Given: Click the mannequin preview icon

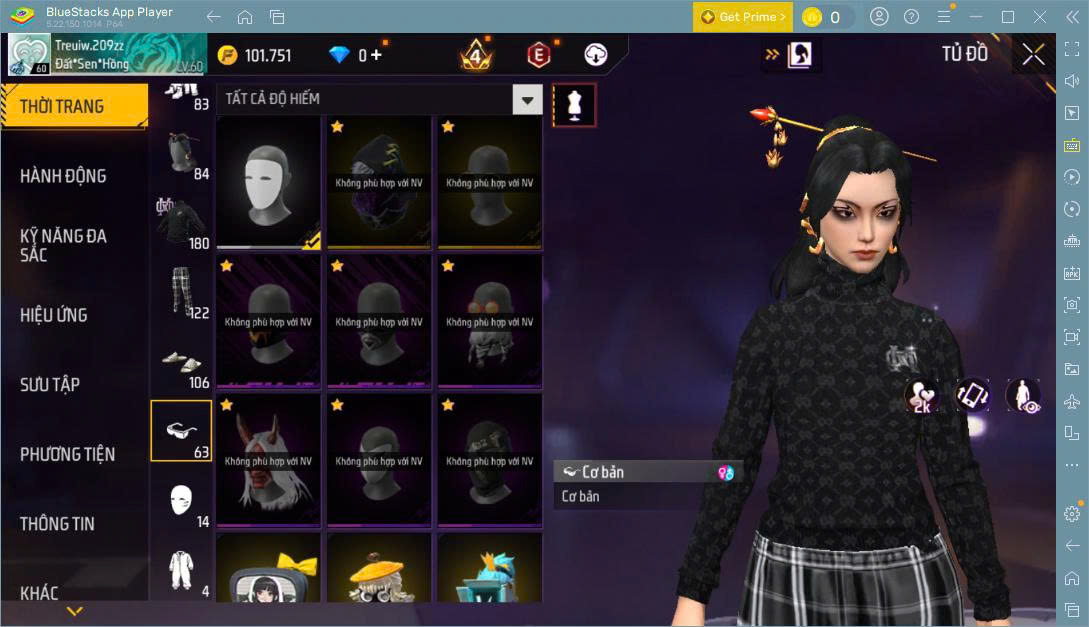Looking at the screenshot, I should pyautogui.click(x=574, y=104).
